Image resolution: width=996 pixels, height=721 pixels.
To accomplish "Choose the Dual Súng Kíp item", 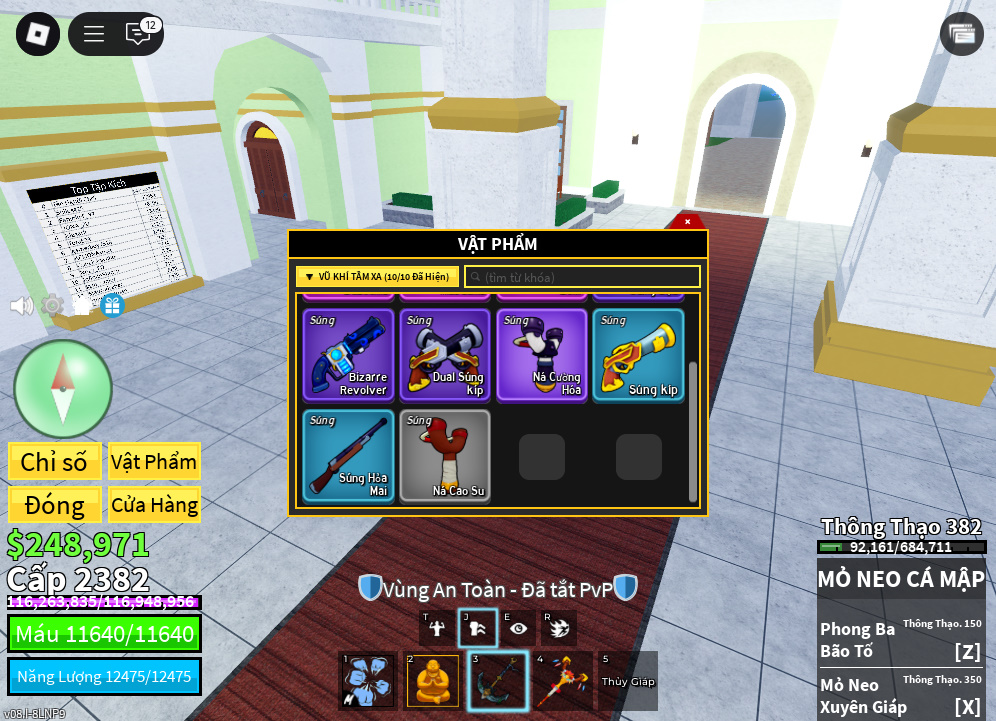I will (445, 355).
